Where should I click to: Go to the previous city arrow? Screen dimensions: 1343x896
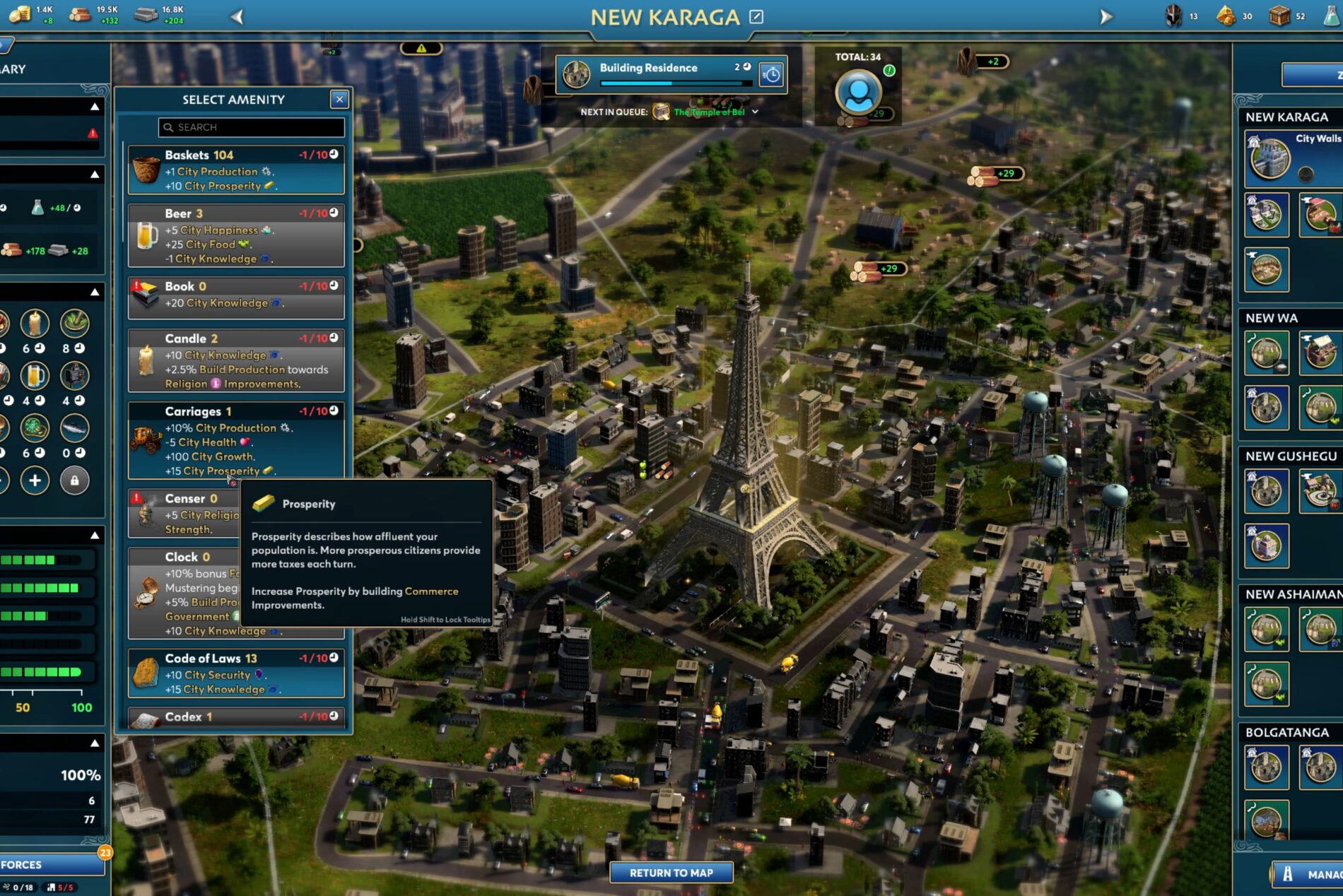(237, 16)
